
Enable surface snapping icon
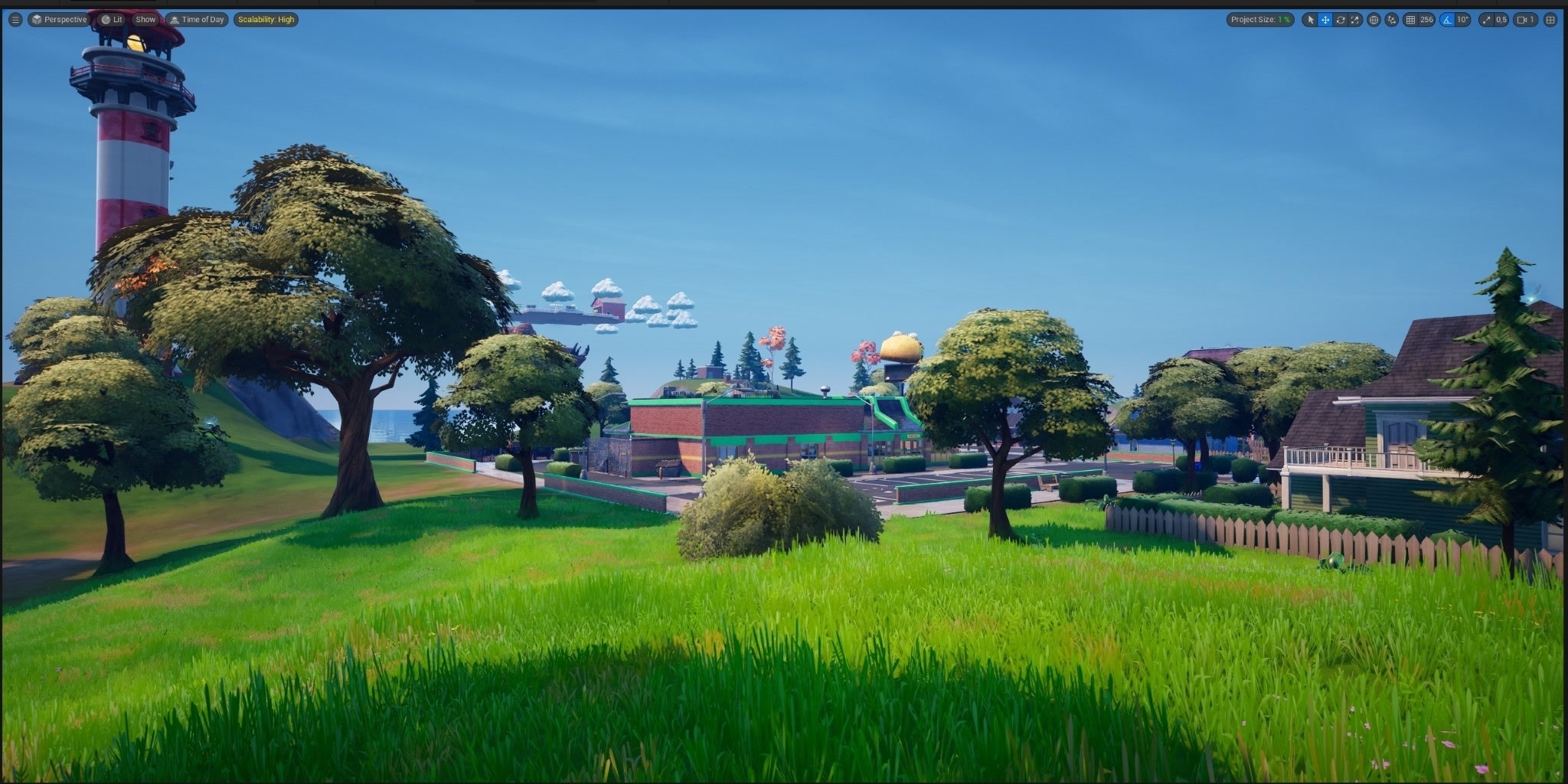pyautogui.click(x=1392, y=20)
